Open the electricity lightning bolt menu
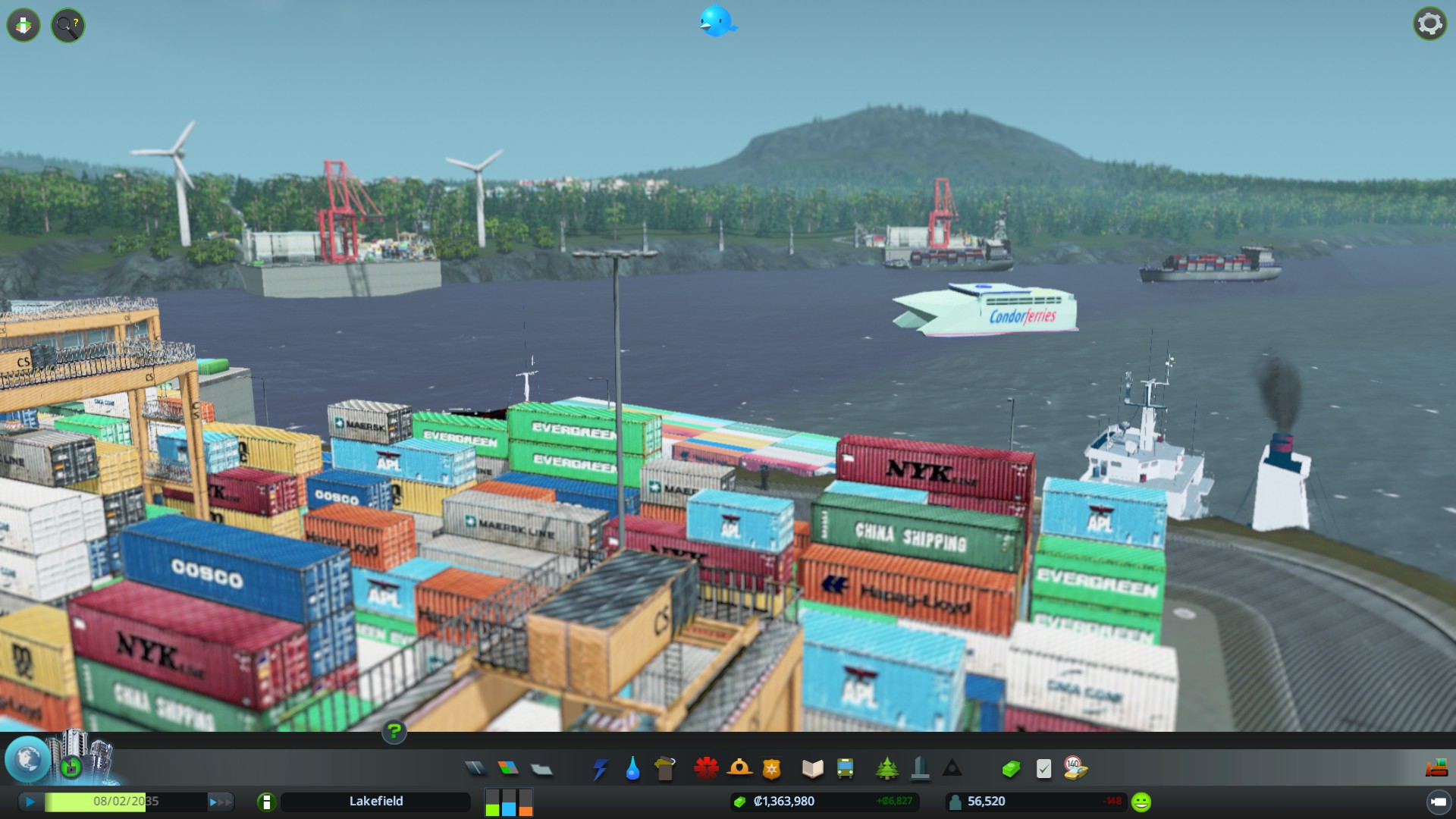The image size is (1456, 819). pos(600,769)
